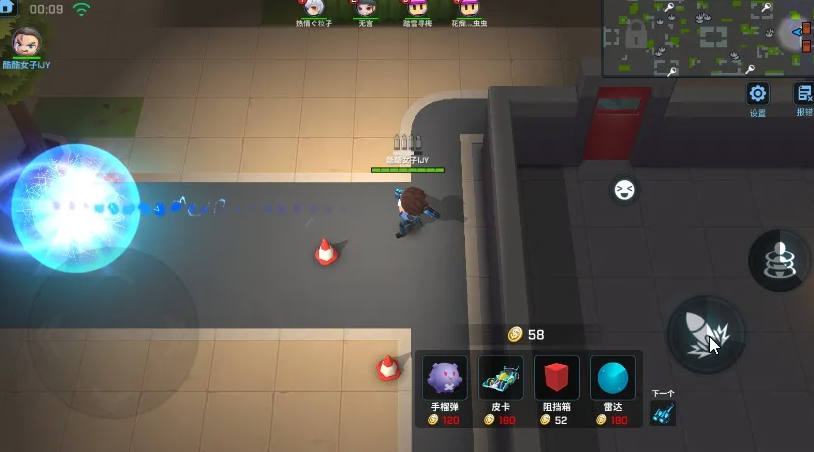The image size is (814, 452).
Task: Buy the 手榴弹 grenade item
Action: point(444,385)
